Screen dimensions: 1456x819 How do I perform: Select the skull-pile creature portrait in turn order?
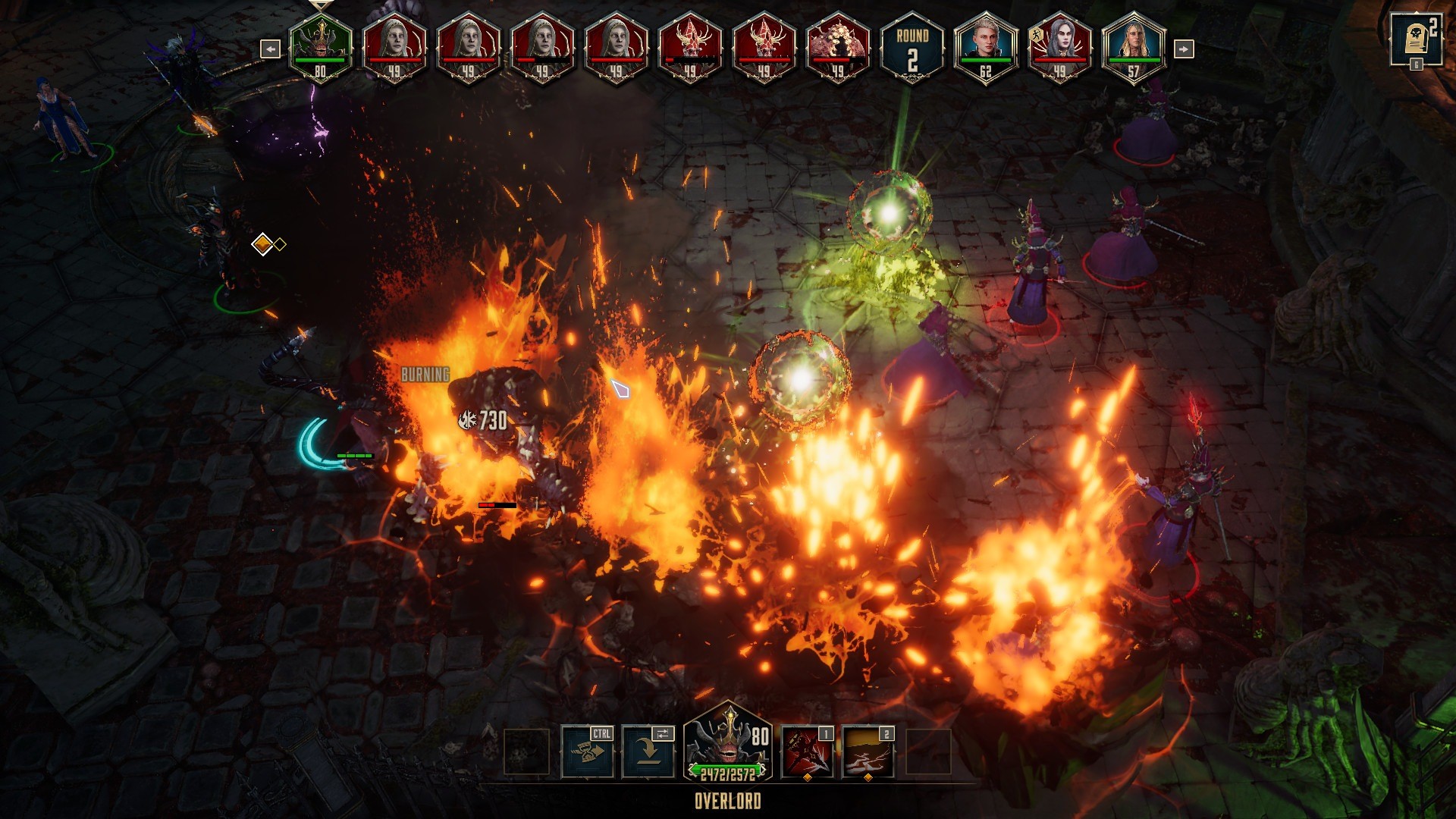[838, 47]
